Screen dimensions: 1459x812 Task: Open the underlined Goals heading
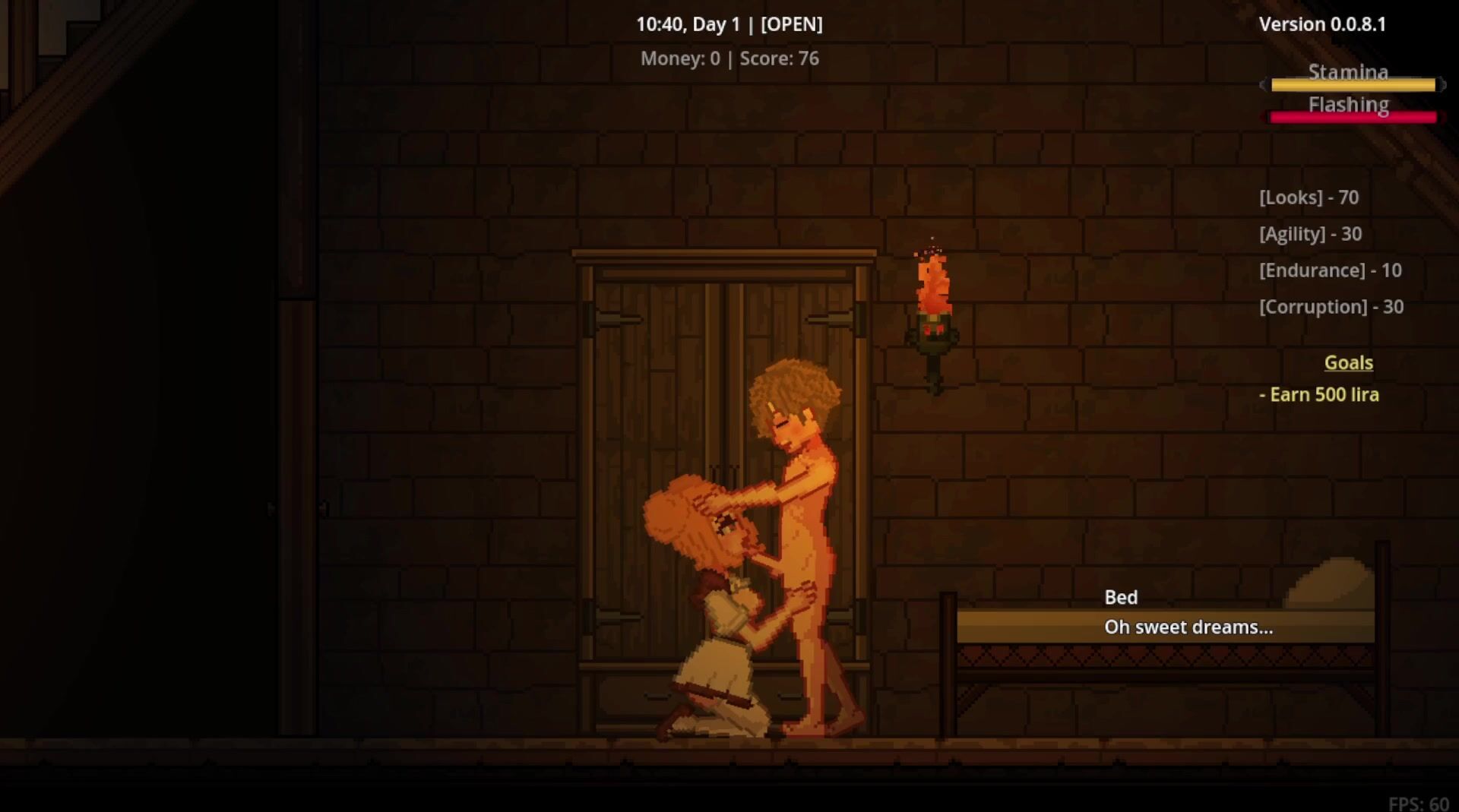[x=1348, y=363]
